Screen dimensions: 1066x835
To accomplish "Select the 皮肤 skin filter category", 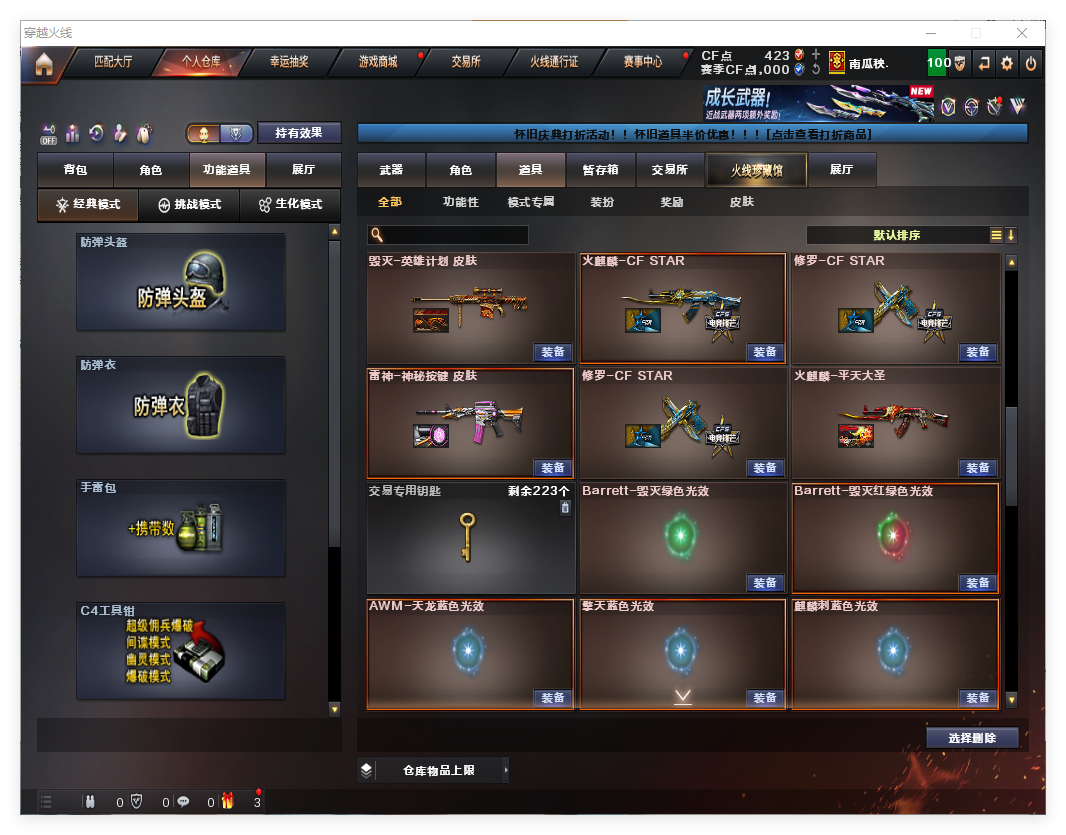I will (x=741, y=202).
